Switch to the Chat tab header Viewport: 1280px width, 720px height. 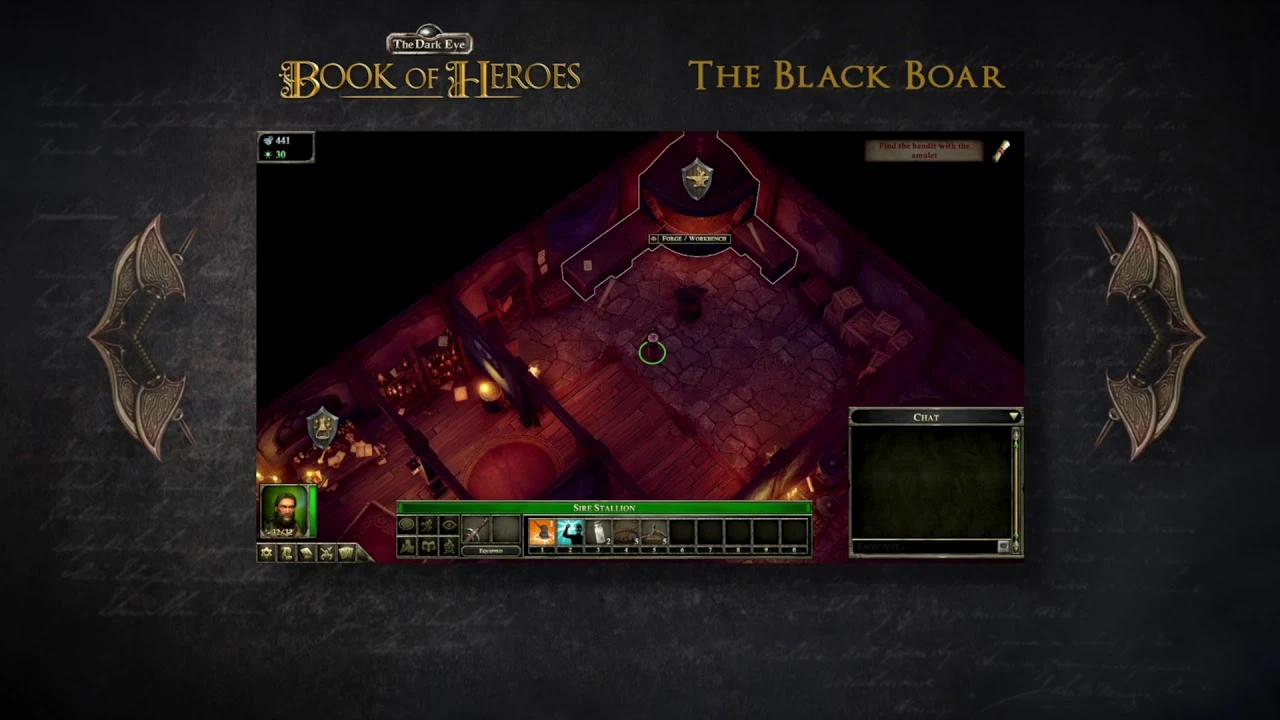coord(926,417)
